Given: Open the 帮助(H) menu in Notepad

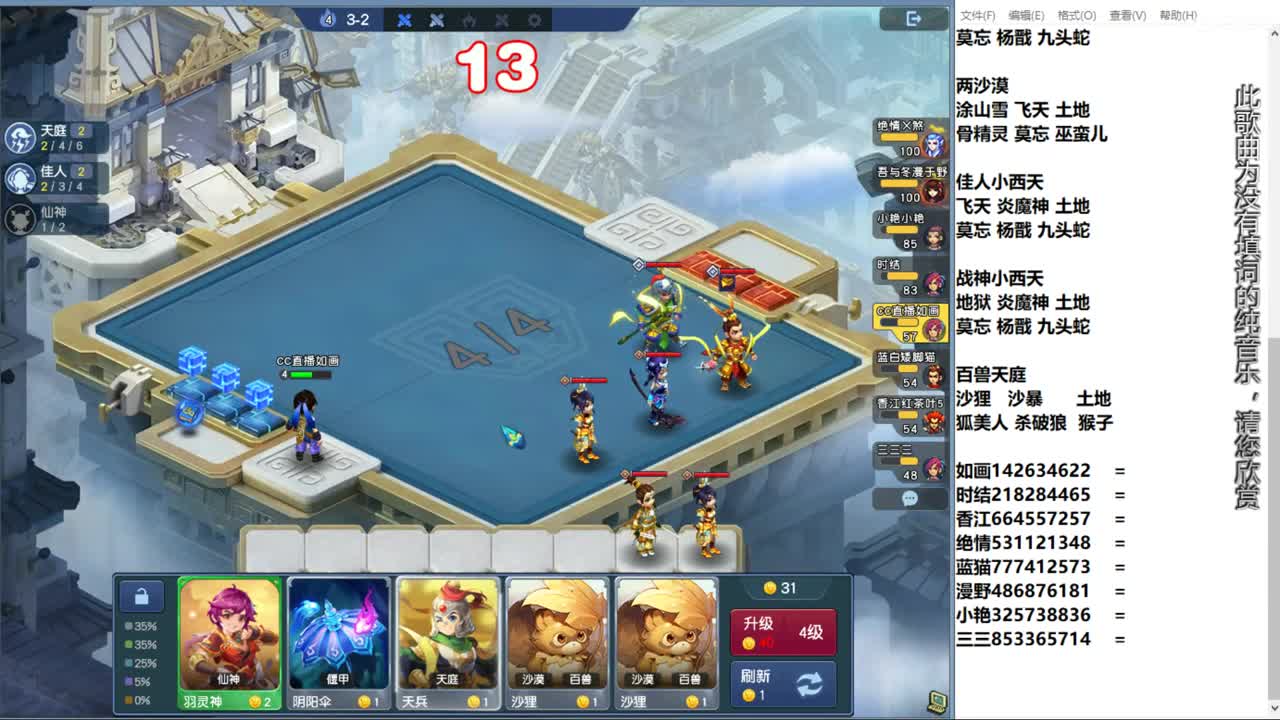Looking at the screenshot, I should pyautogui.click(x=1178, y=16).
